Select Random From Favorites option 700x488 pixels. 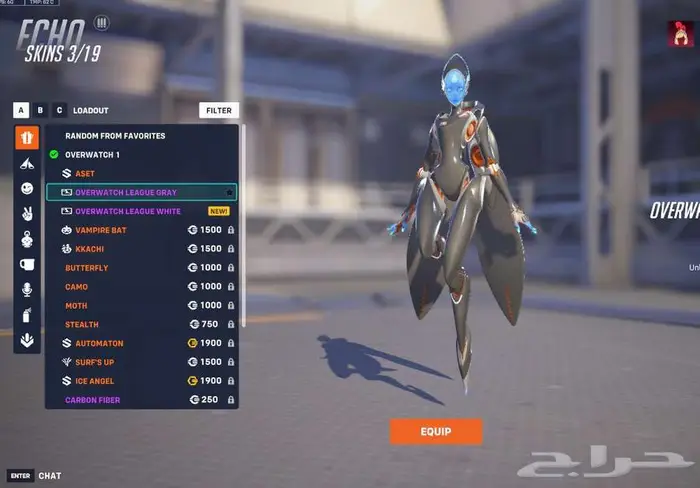[115, 135]
